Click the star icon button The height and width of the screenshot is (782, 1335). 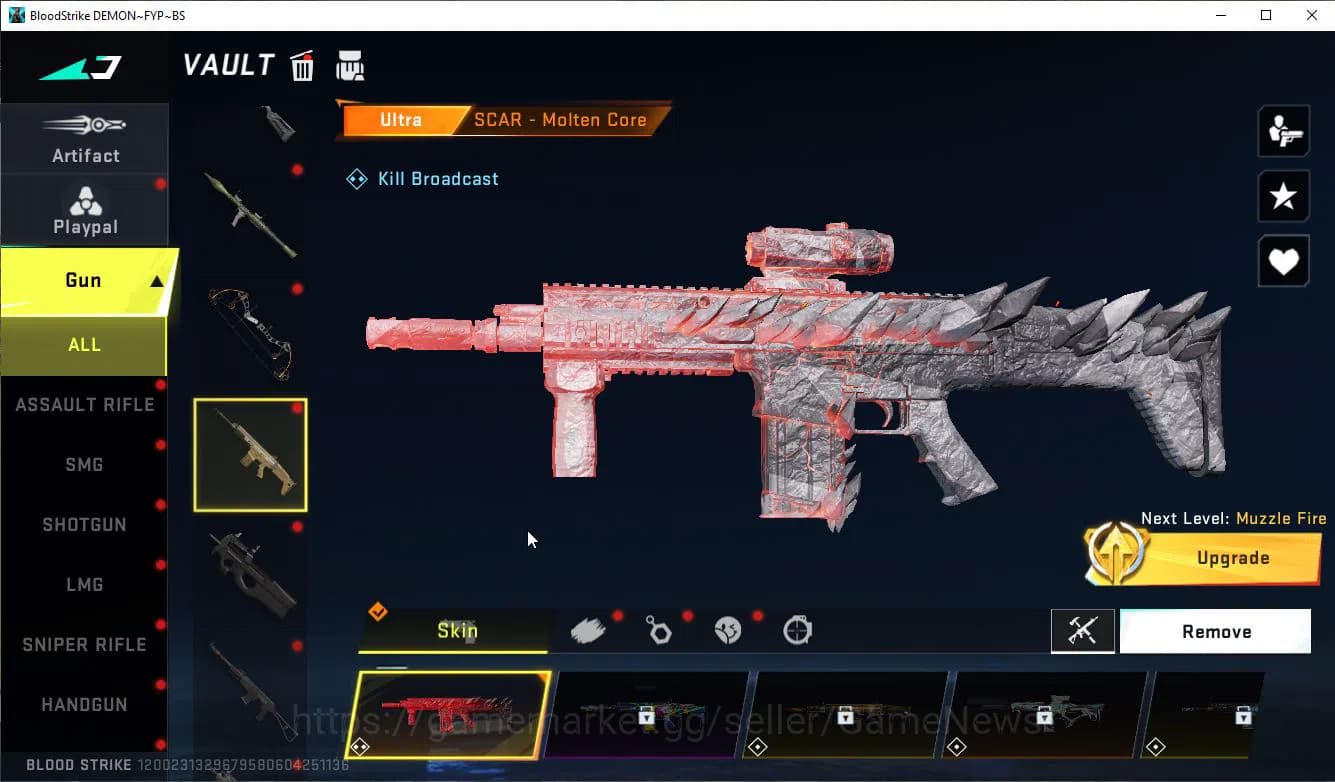(1283, 197)
